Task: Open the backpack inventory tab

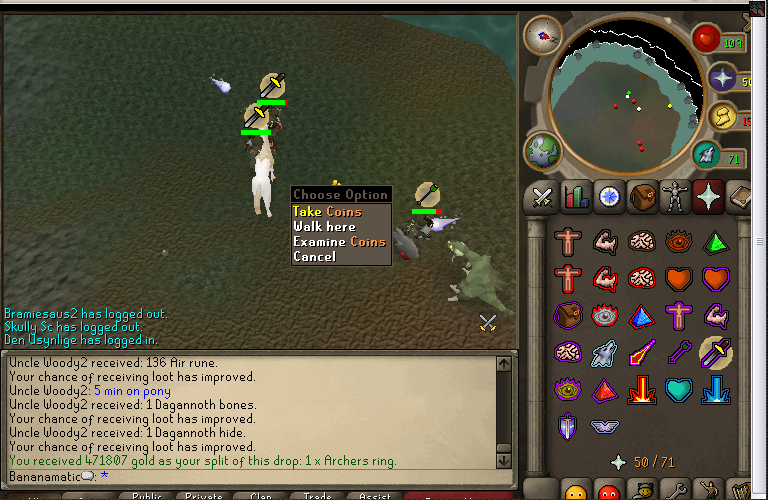Action: click(x=643, y=197)
